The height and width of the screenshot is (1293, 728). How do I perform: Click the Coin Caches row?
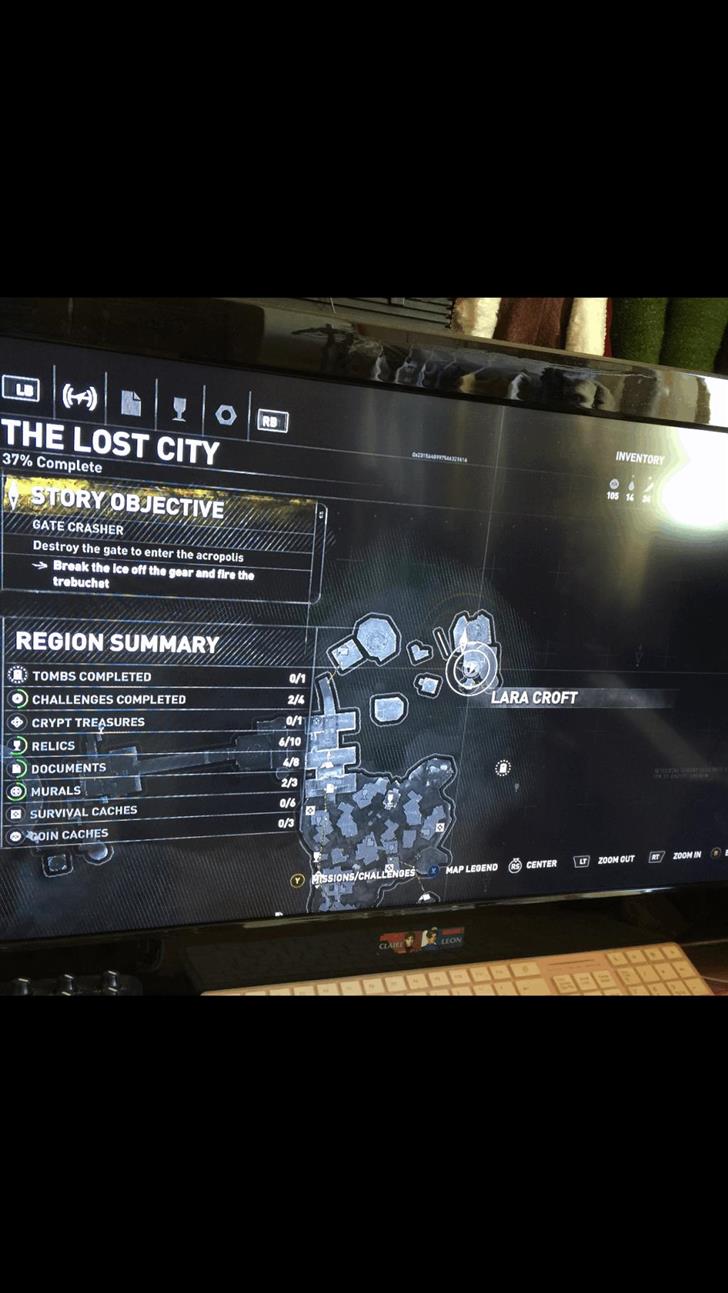point(150,835)
